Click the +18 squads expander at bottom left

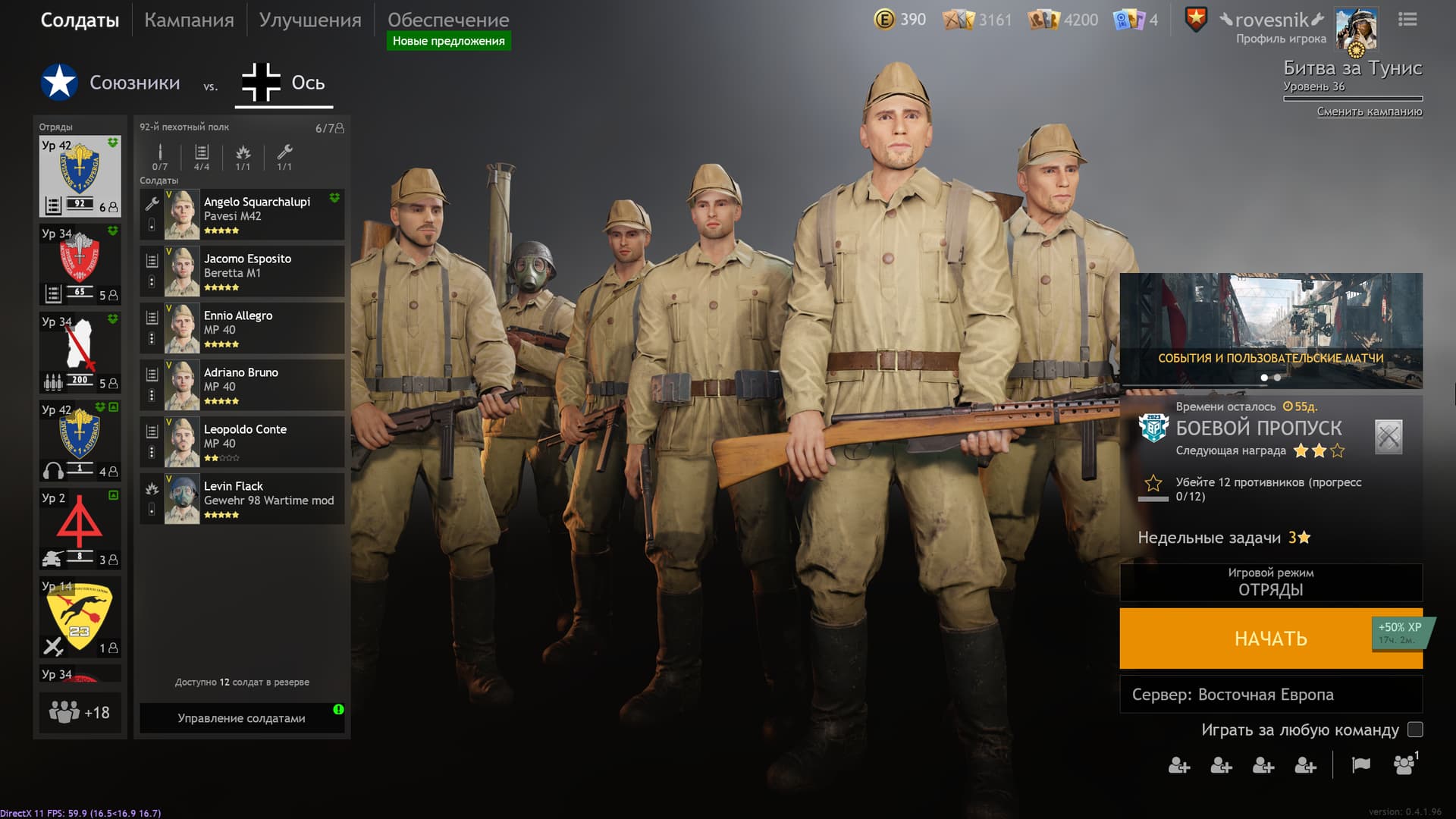[80, 712]
